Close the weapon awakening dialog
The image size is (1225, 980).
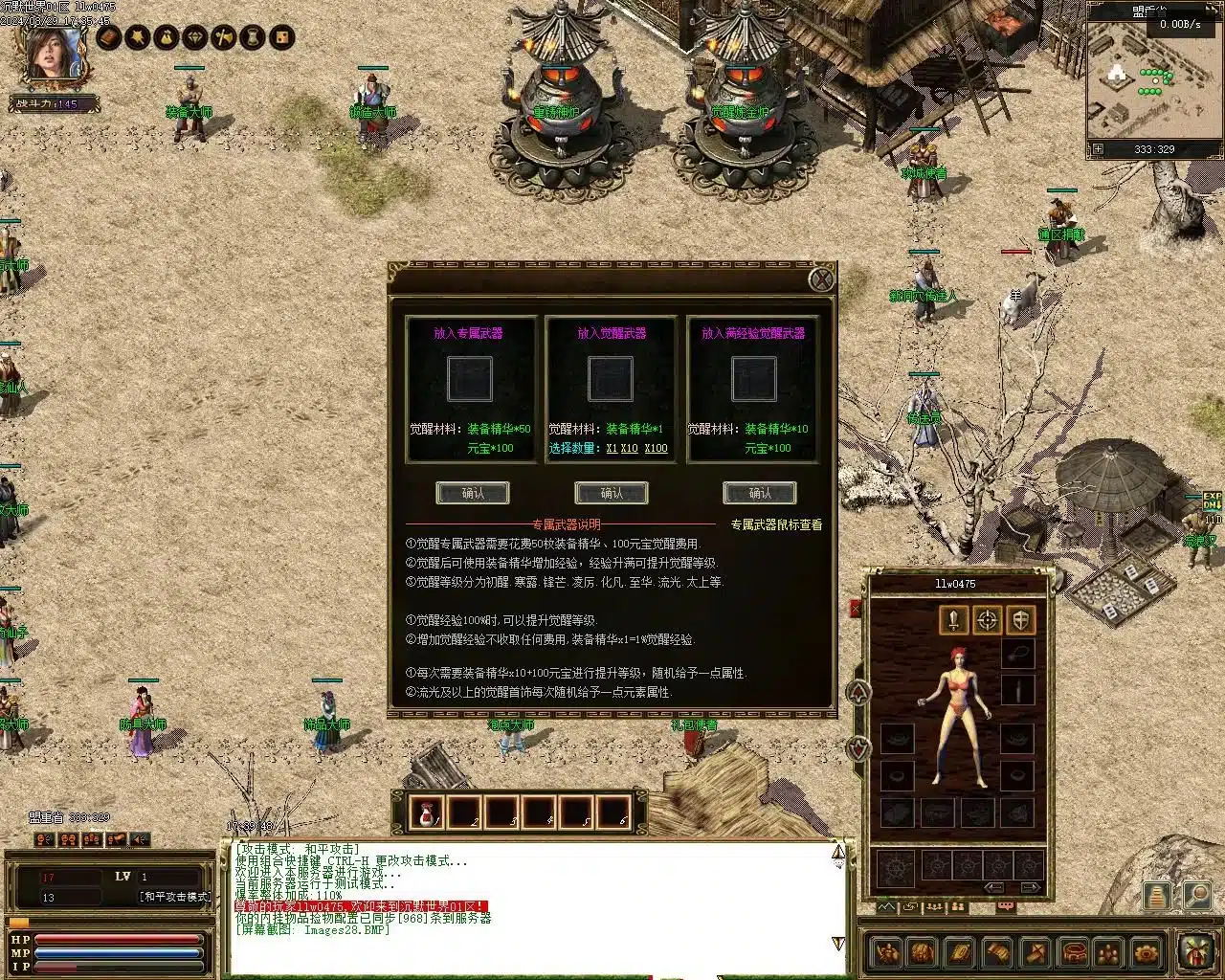[x=821, y=279]
